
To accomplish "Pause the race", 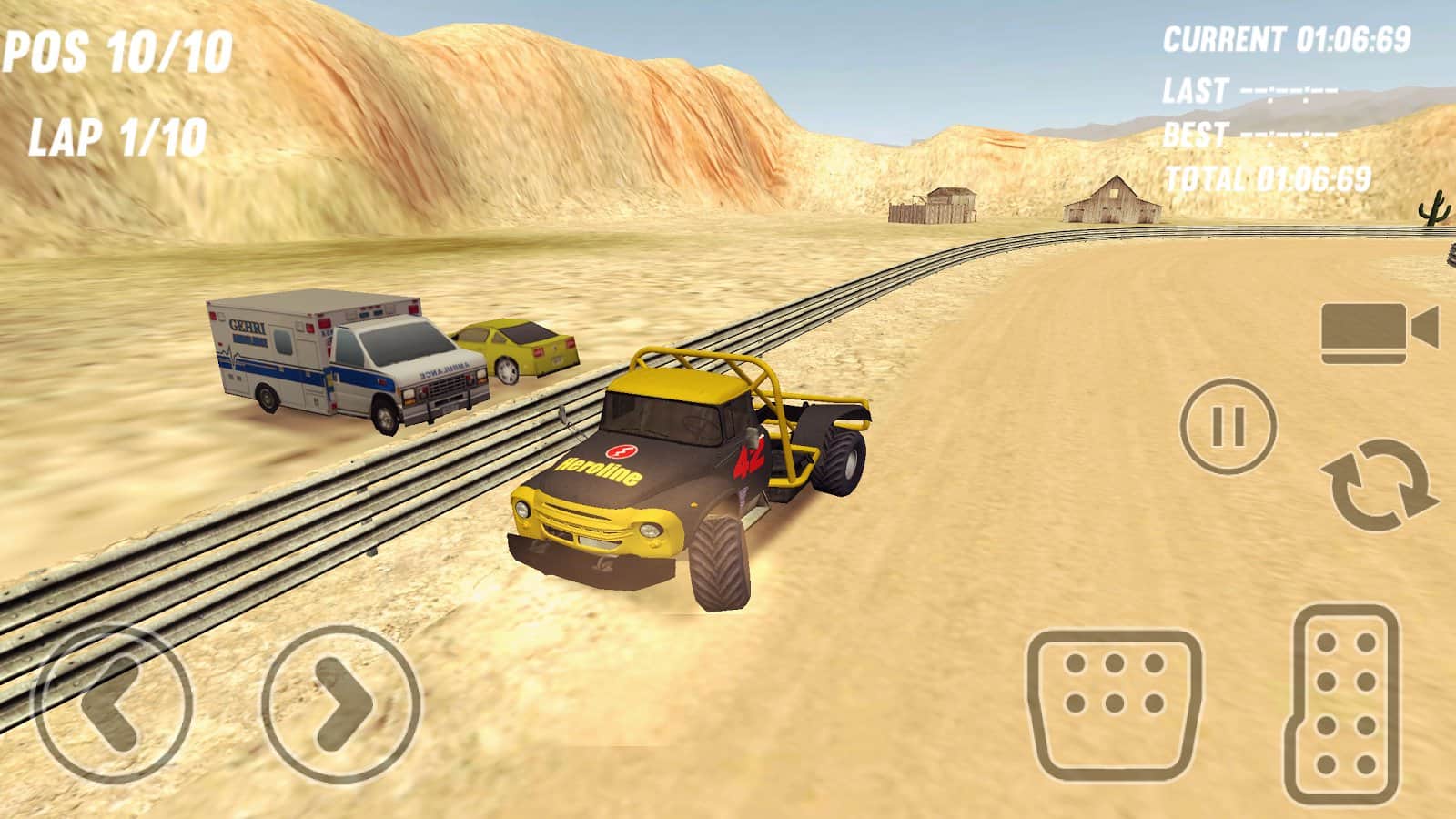I will pos(1228,426).
